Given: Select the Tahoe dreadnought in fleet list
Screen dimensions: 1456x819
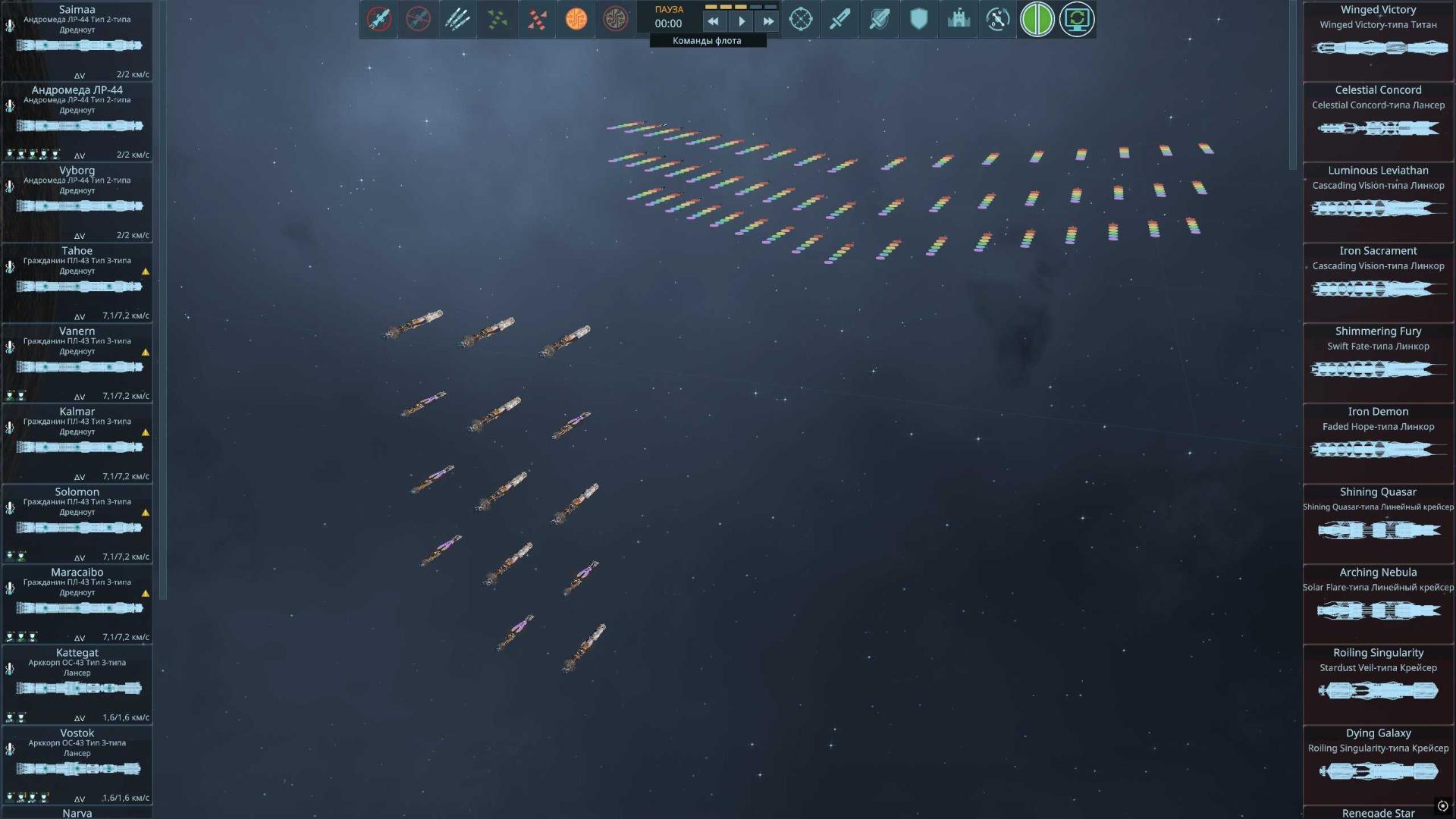Looking at the screenshot, I should click(77, 282).
